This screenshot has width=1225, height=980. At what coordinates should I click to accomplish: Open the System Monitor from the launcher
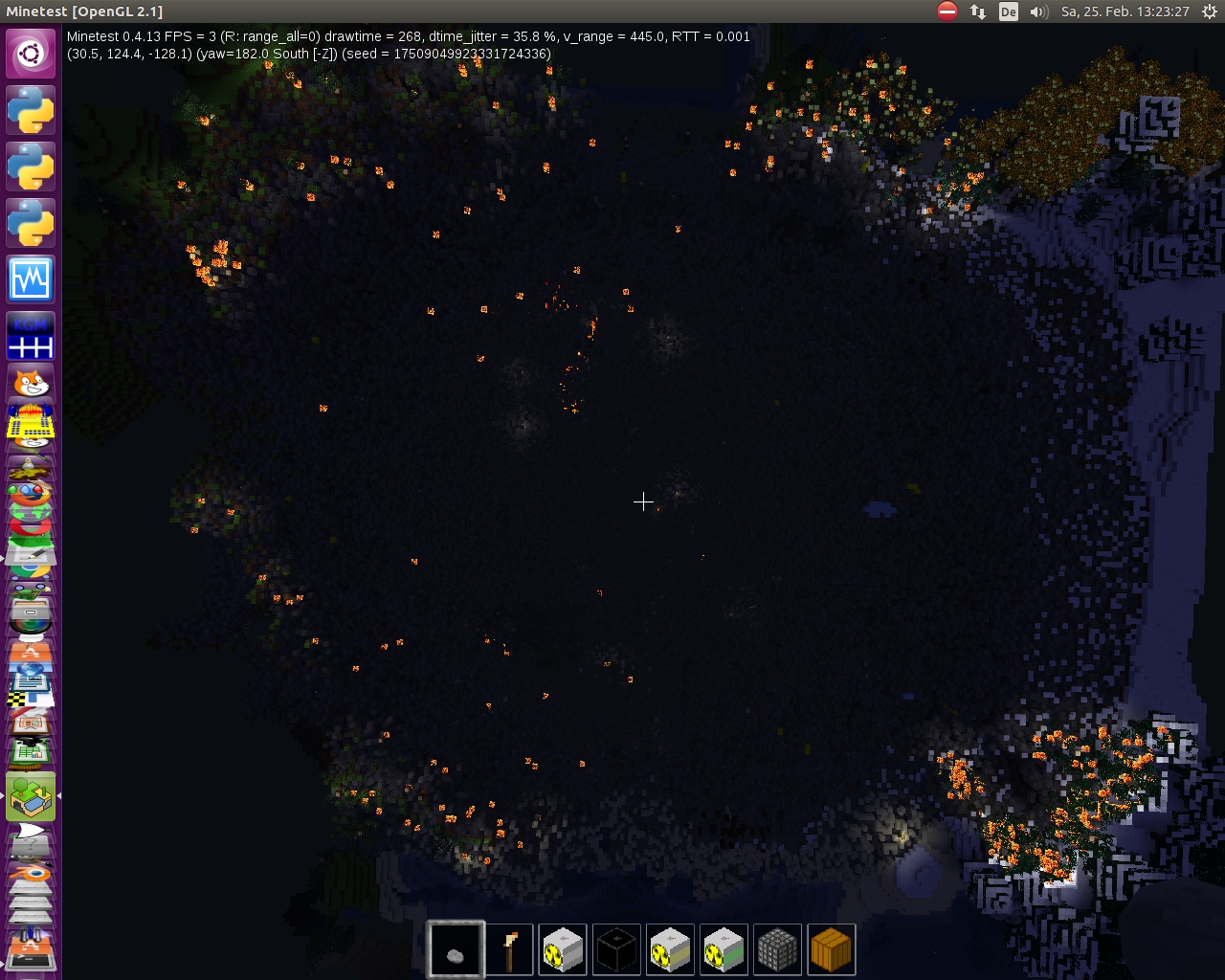tap(31, 278)
